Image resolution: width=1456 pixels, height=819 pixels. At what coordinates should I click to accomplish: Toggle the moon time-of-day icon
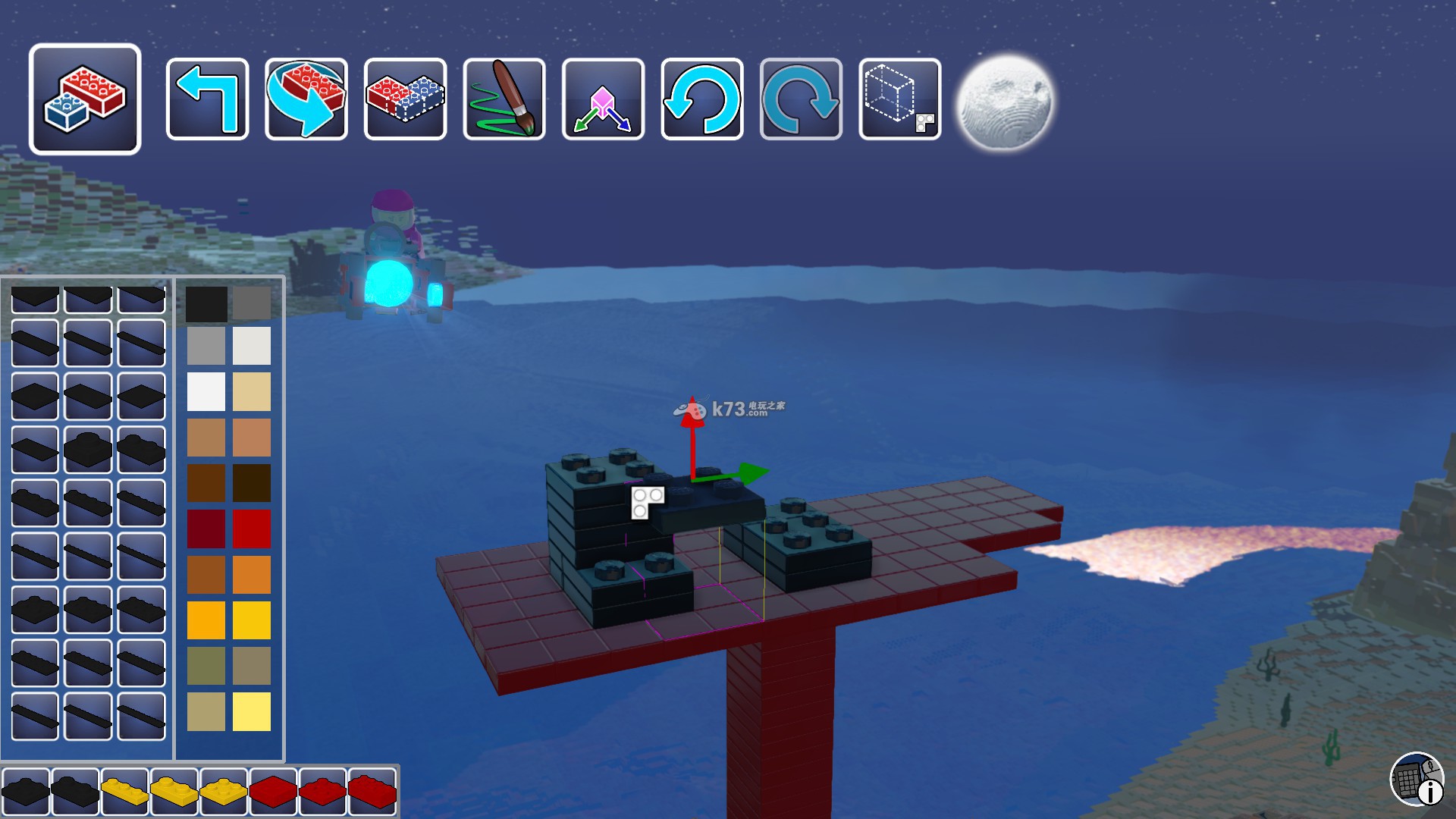click(1004, 101)
